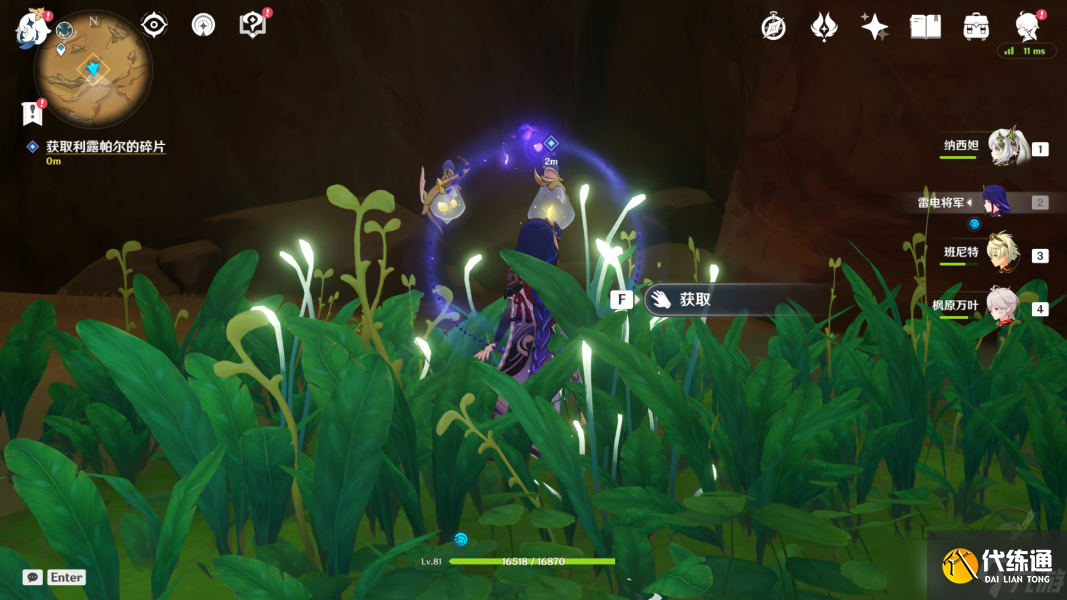The width and height of the screenshot is (1067, 600).
Task: Open the compass icon in the top bar
Action: [x=773, y=27]
